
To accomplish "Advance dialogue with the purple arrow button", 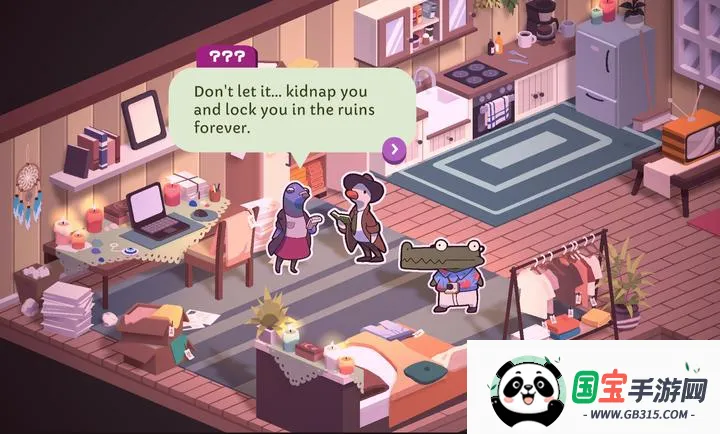I will (395, 150).
